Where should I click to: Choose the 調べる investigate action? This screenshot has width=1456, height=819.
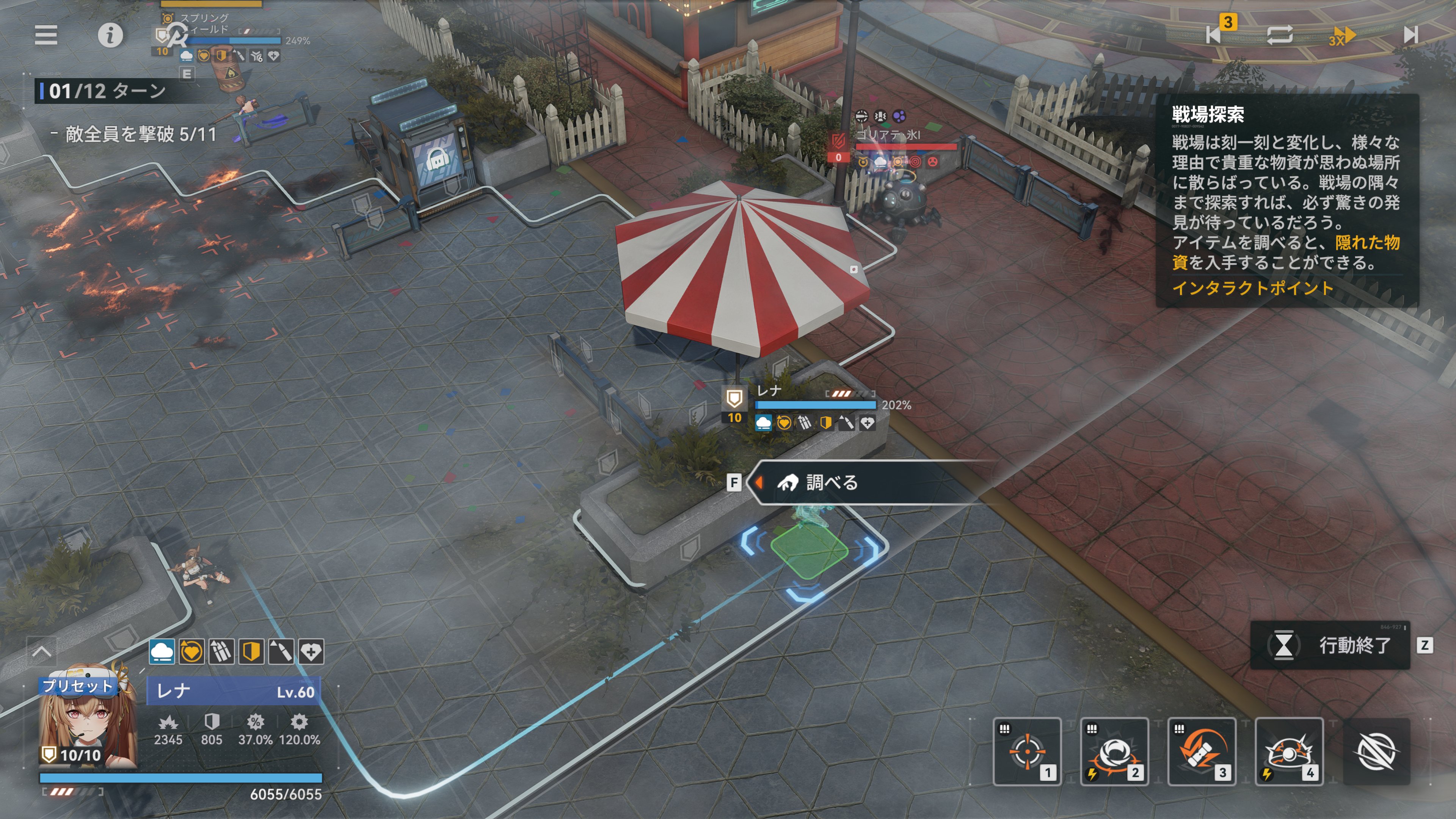tap(831, 483)
